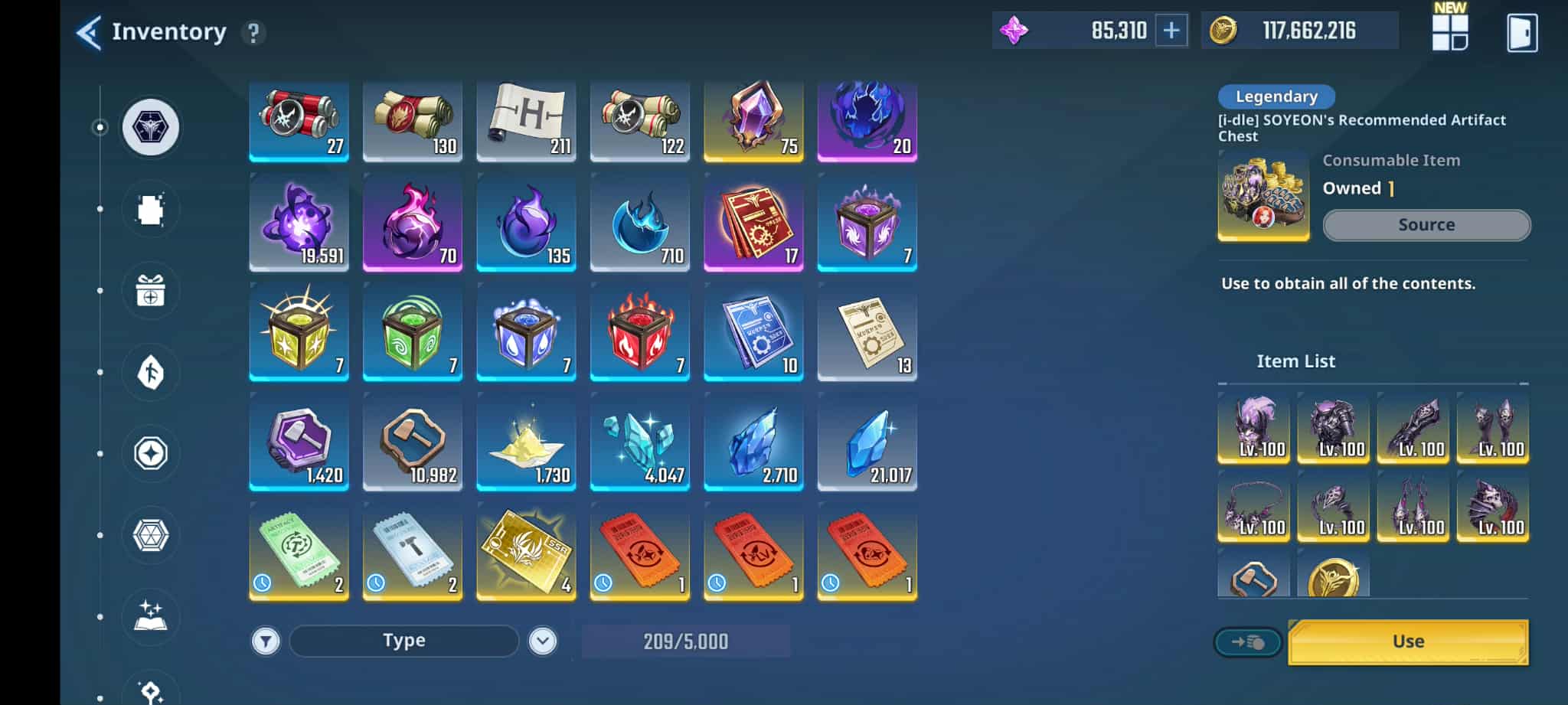This screenshot has width=1568, height=705.
Task: Switch to the puzzle piece tab
Action: point(151,210)
